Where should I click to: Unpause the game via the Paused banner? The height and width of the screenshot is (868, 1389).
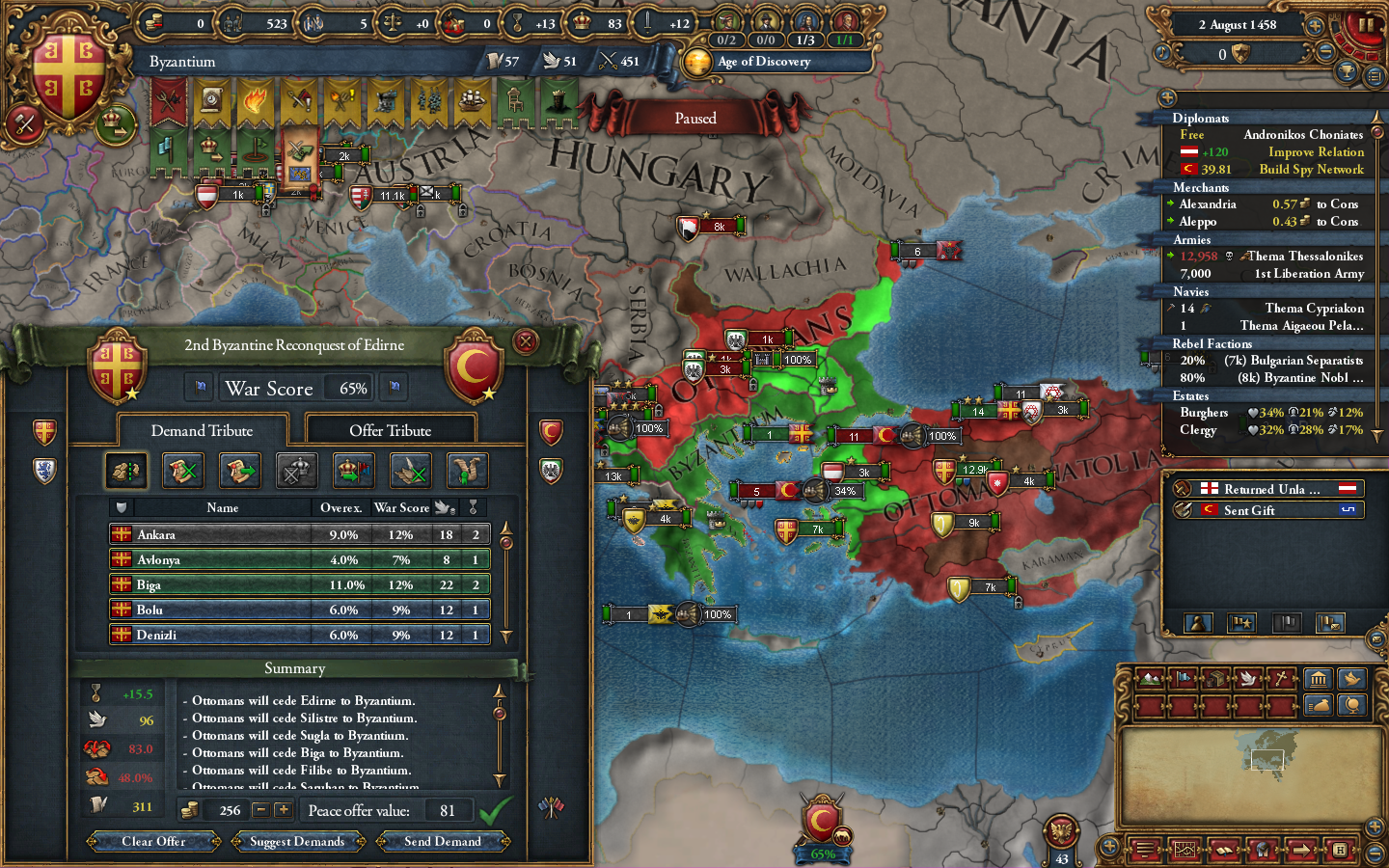point(696,117)
